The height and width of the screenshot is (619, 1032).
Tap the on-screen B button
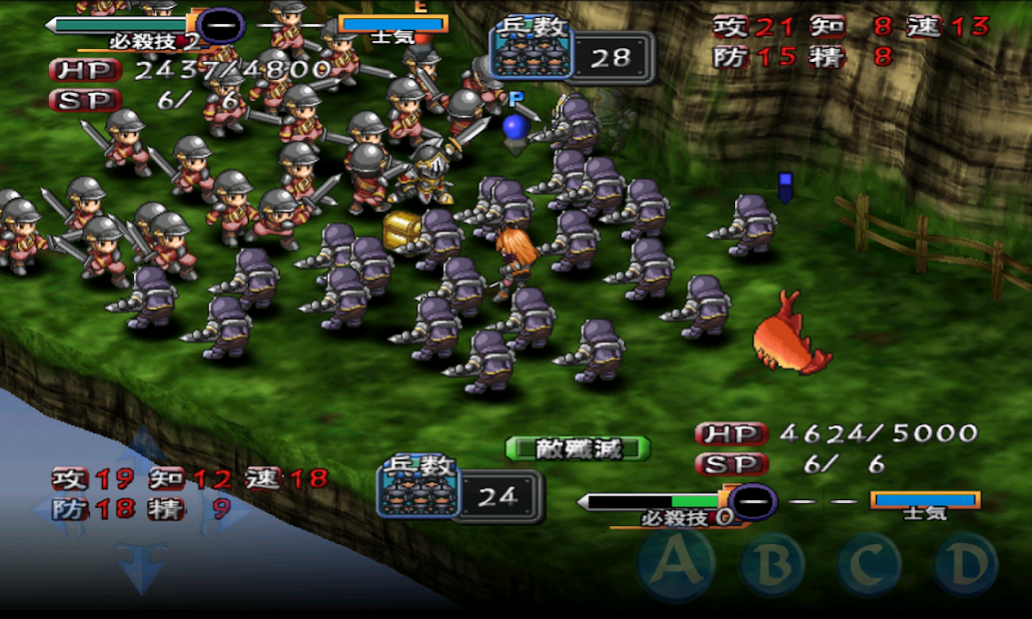pos(772,566)
